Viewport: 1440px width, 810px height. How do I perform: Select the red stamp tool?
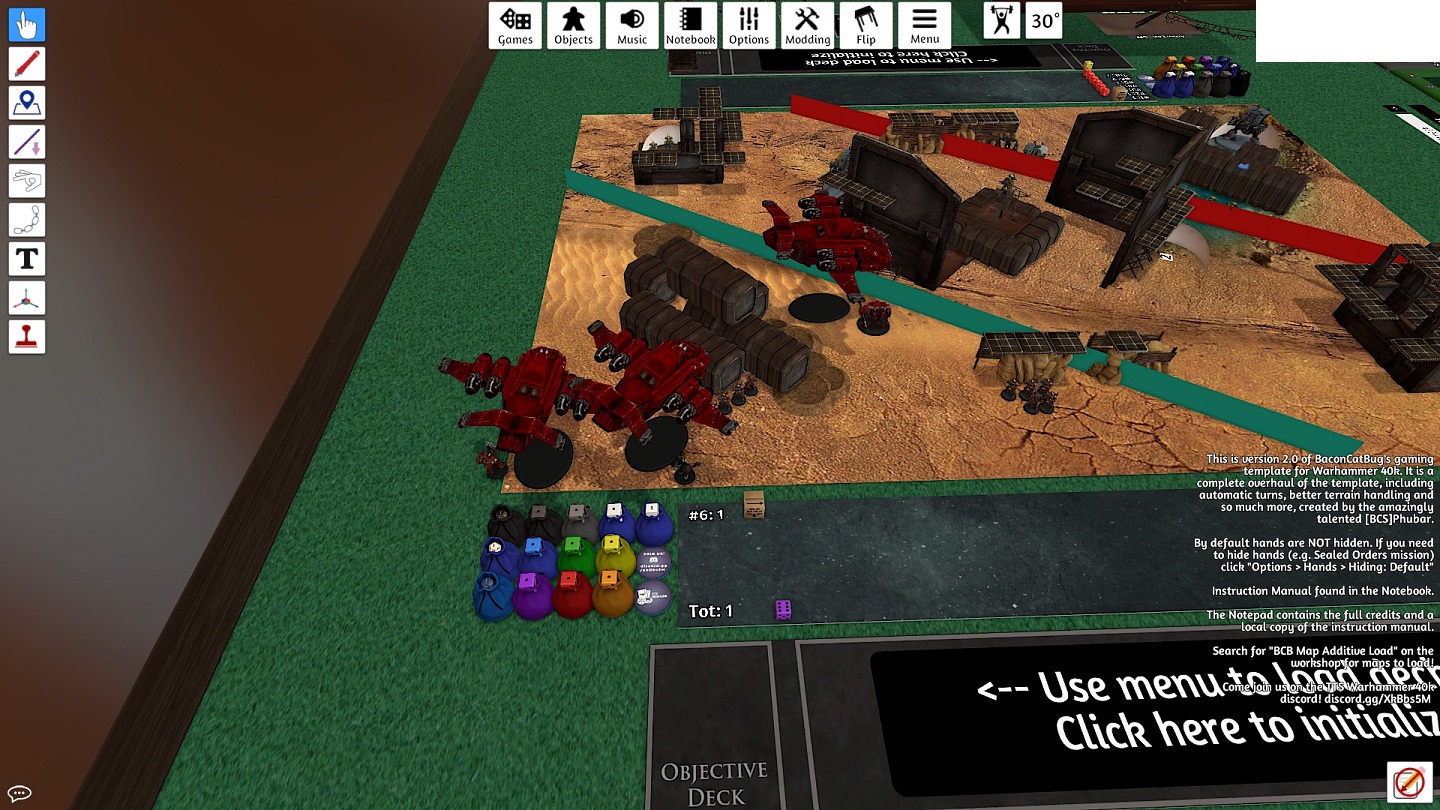point(27,337)
